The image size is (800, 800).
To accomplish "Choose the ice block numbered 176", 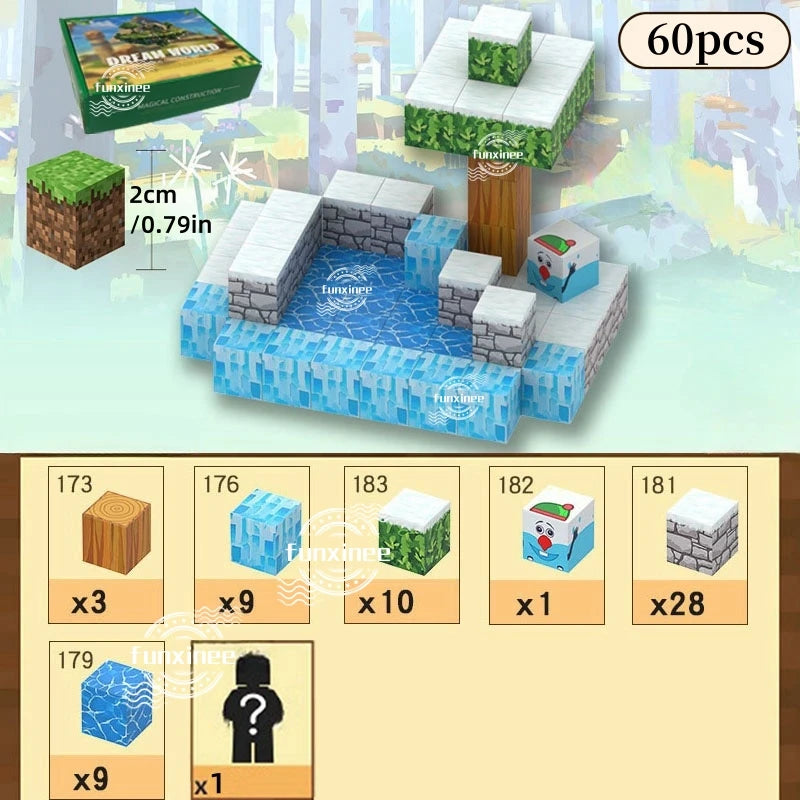I will click(251, 545).
